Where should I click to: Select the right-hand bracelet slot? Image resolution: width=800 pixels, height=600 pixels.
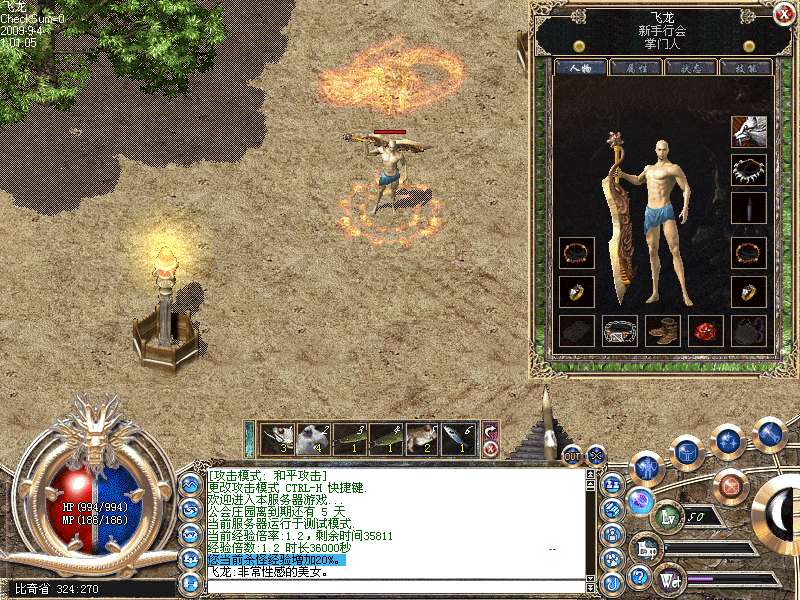(x=748, y=253)
